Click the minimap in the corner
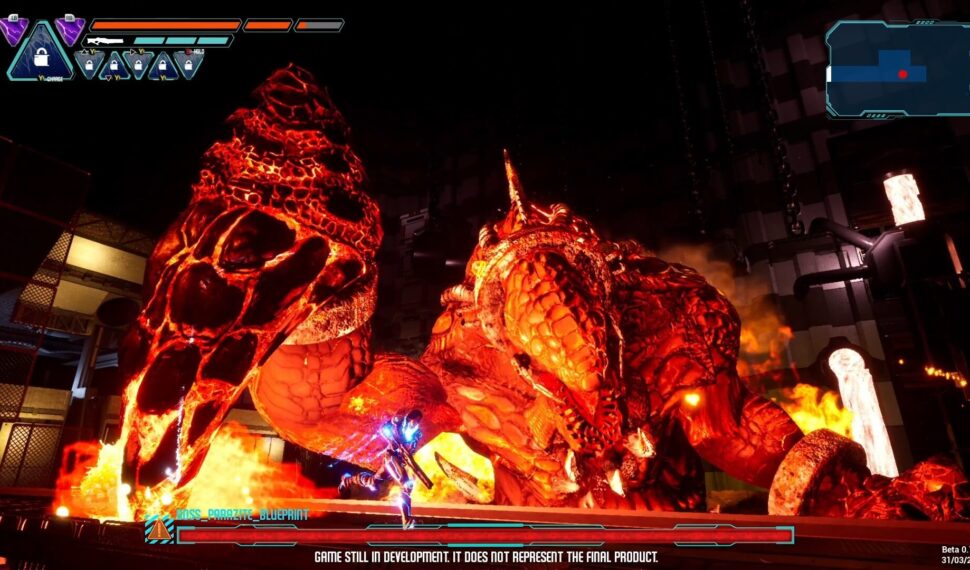The height and width of the screenshot is (570, 970). [896, 69]
